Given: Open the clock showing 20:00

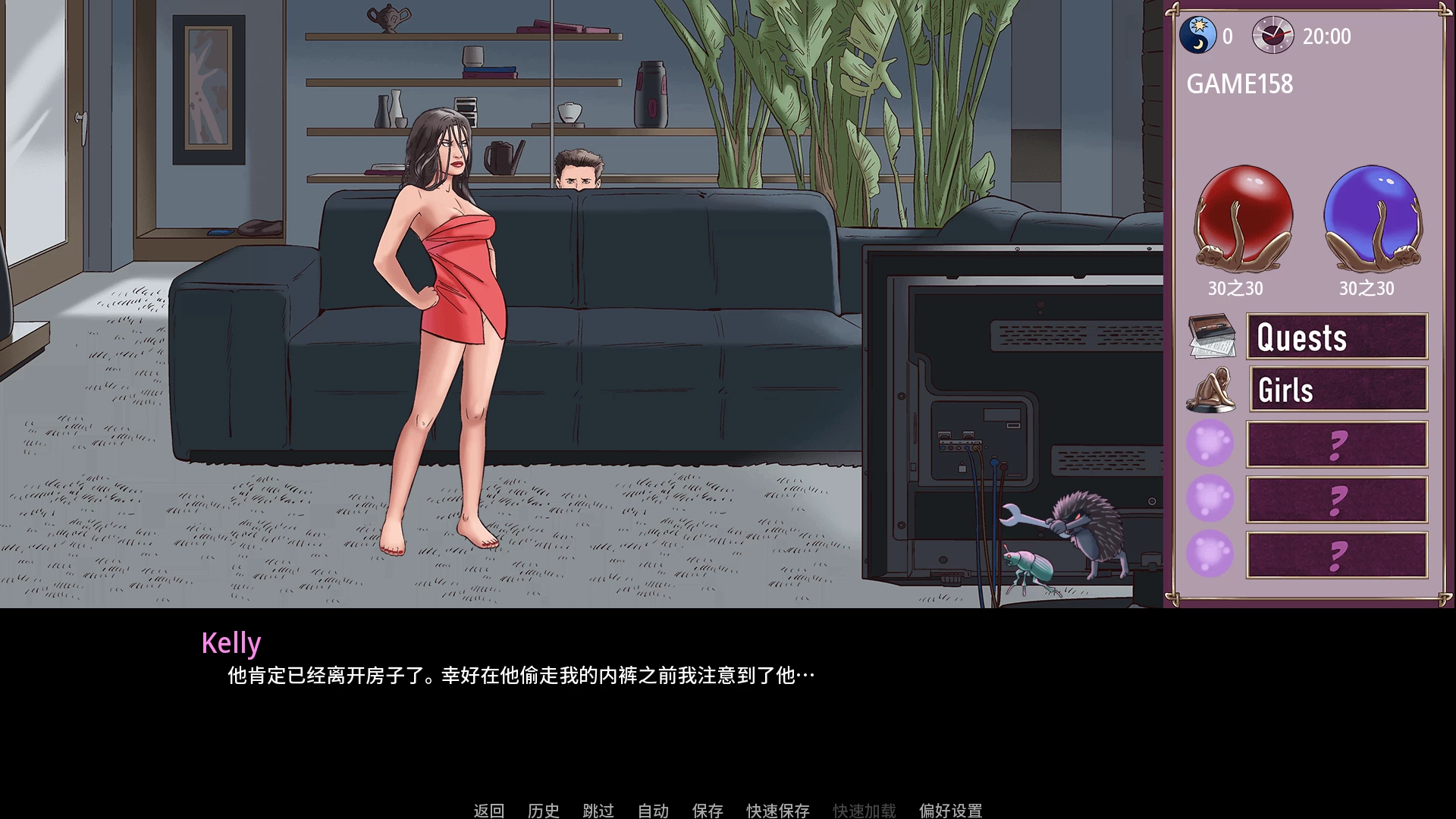Looking at the screenshot, I should click(1273, 36).
